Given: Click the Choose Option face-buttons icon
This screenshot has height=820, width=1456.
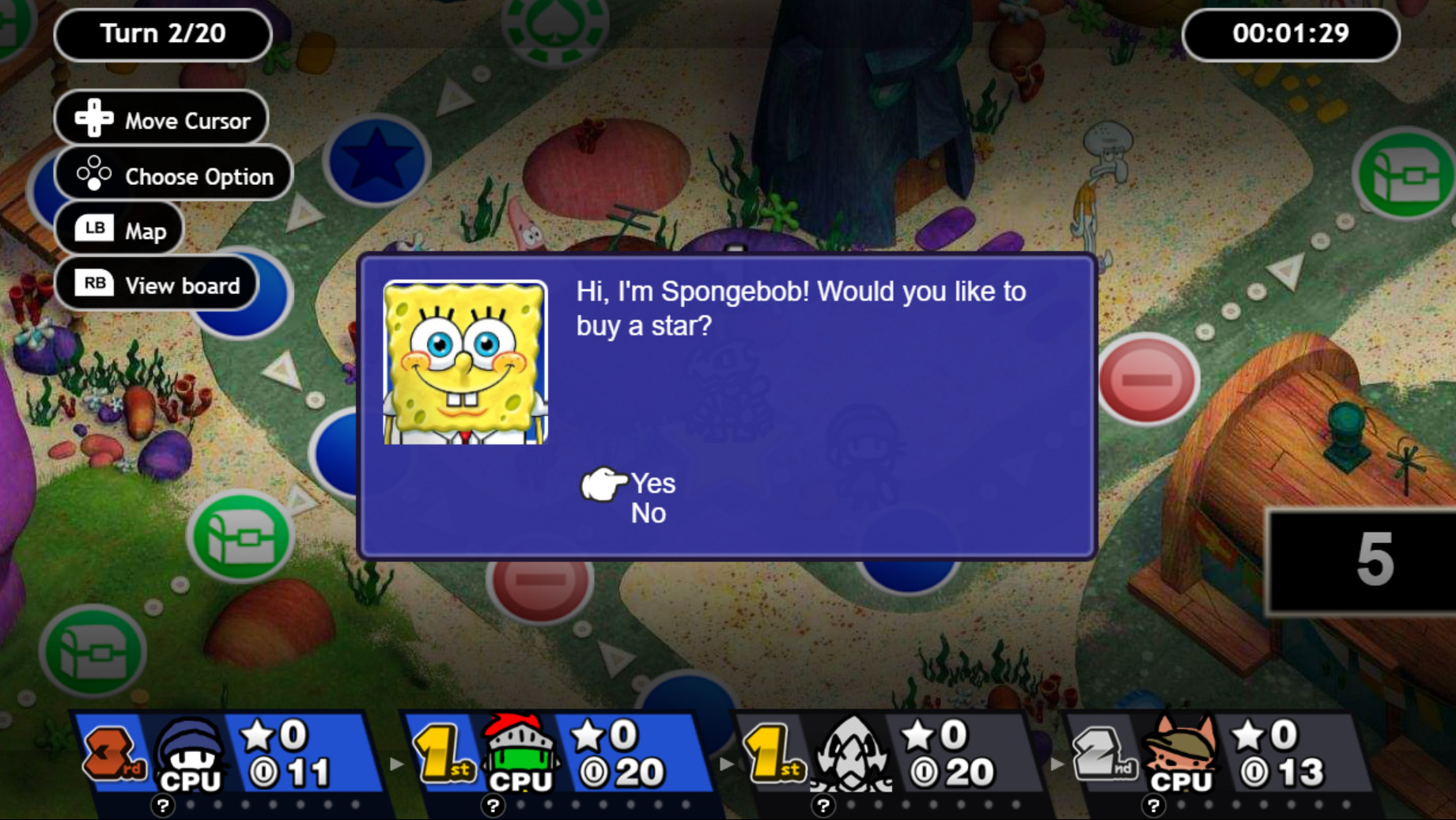Looking at the screenshot, I should (93, 175).
